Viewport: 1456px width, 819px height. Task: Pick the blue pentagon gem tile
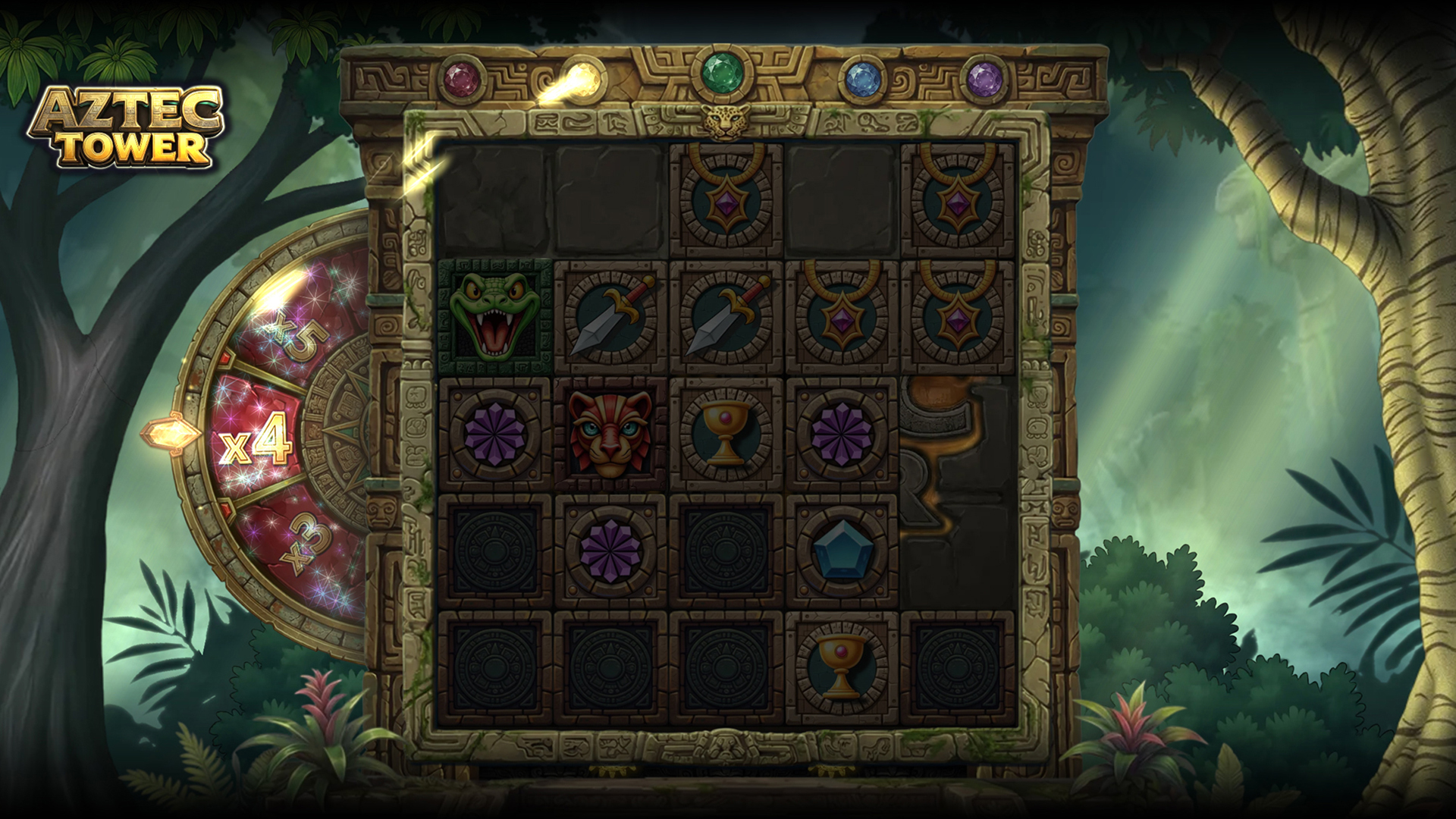click(841, 550)
